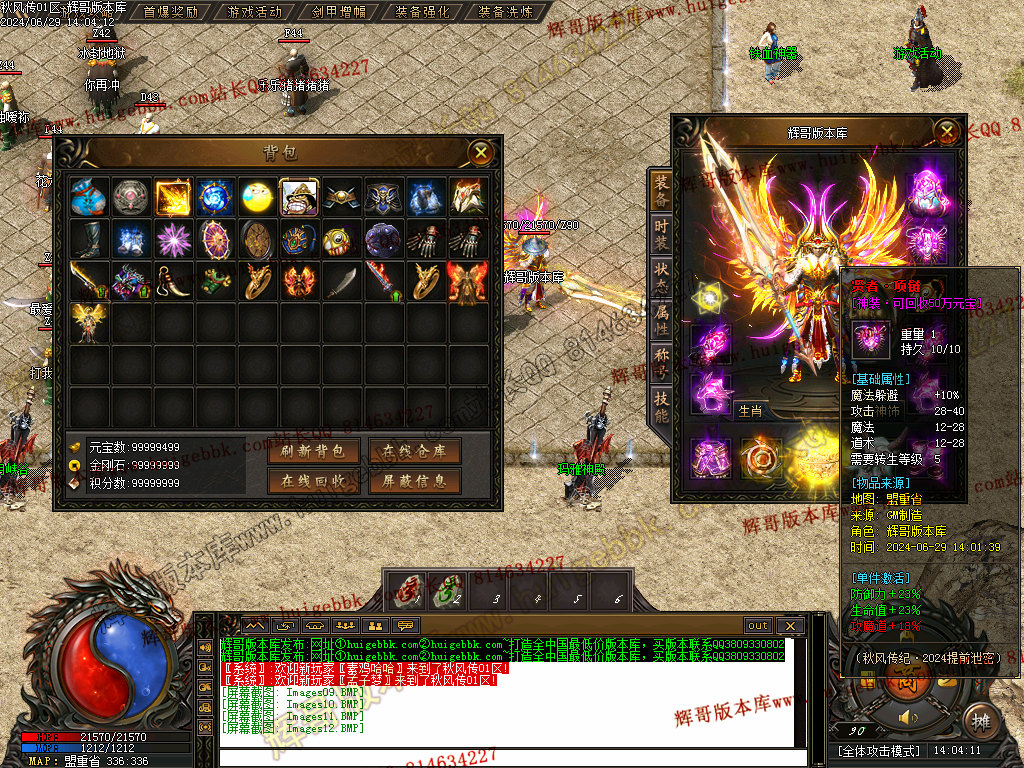Viewport: 1024px width, 768px height.
Task: Open the 首爆奖励 top menu
Action: point(171,12)
